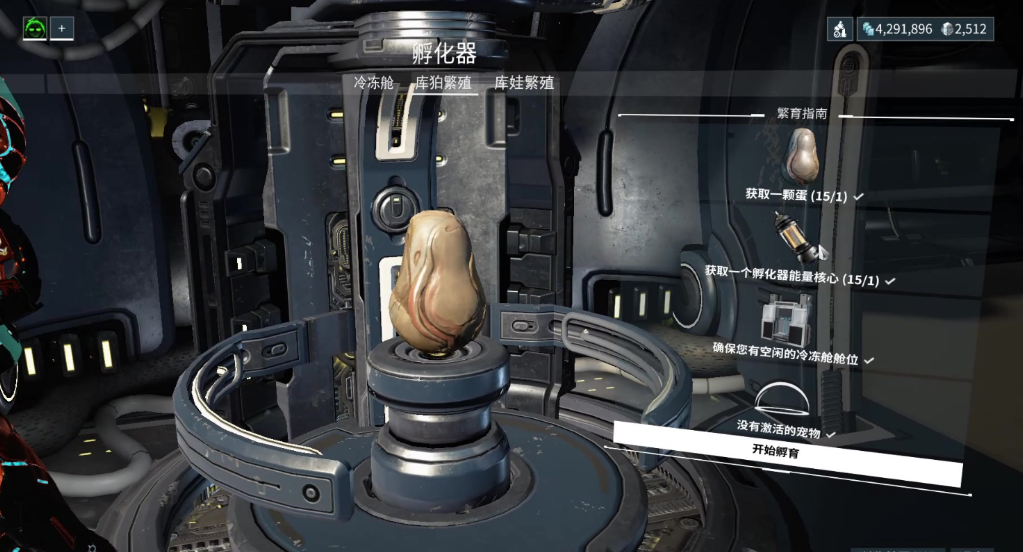The width and height of the screenshot is (1023, 552).
Task: Open the credits balance 4,291,896
Action: (896, 29)
